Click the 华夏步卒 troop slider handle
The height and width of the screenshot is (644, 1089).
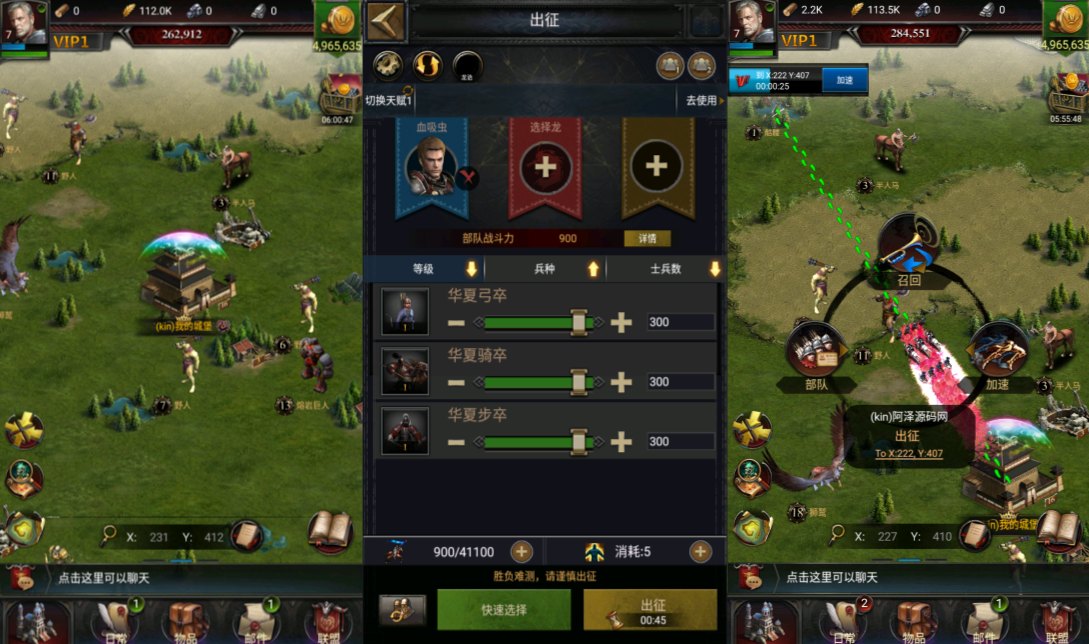coord(578,441)
